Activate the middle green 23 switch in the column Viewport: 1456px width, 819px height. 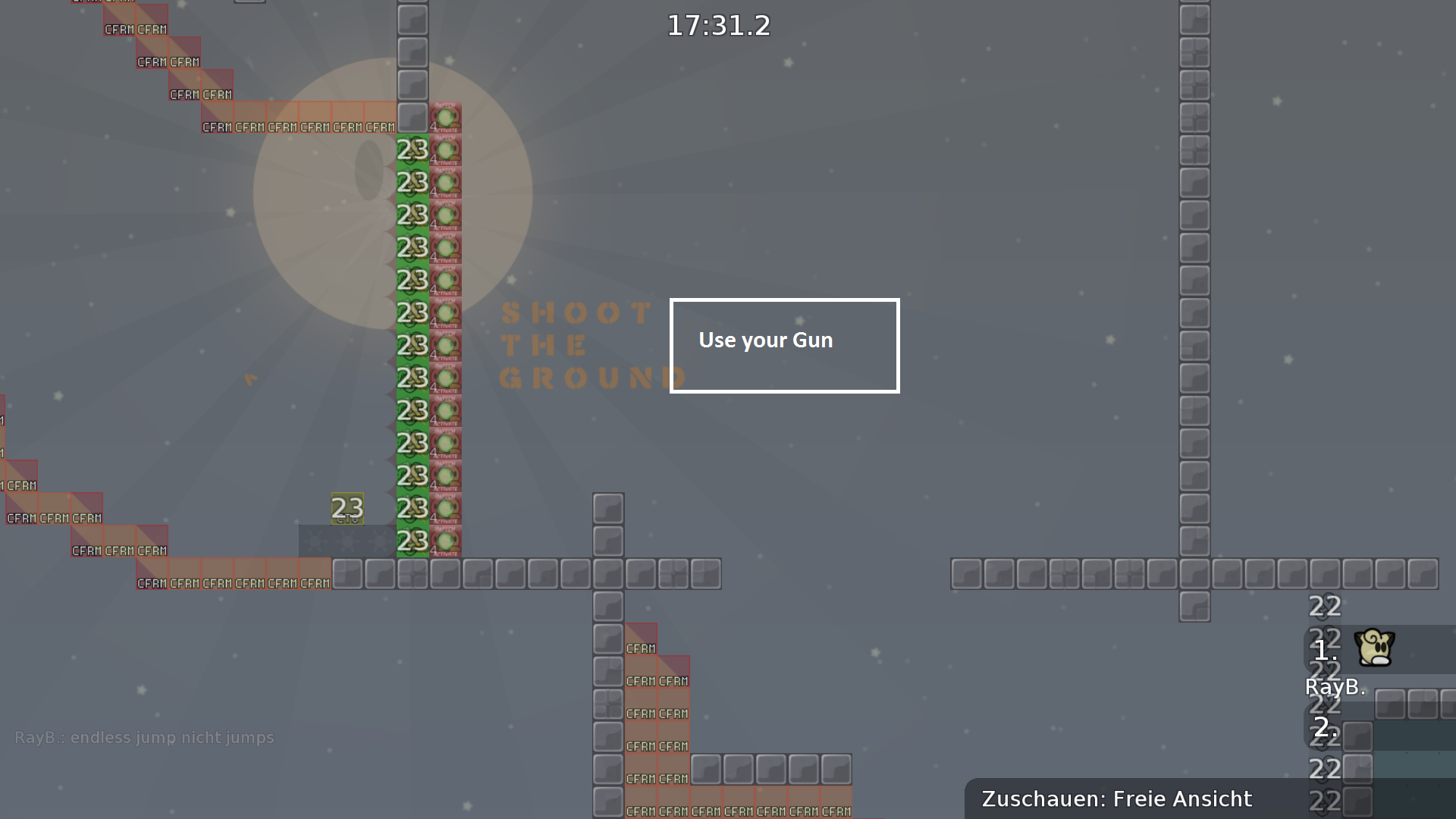coord(412,345)
